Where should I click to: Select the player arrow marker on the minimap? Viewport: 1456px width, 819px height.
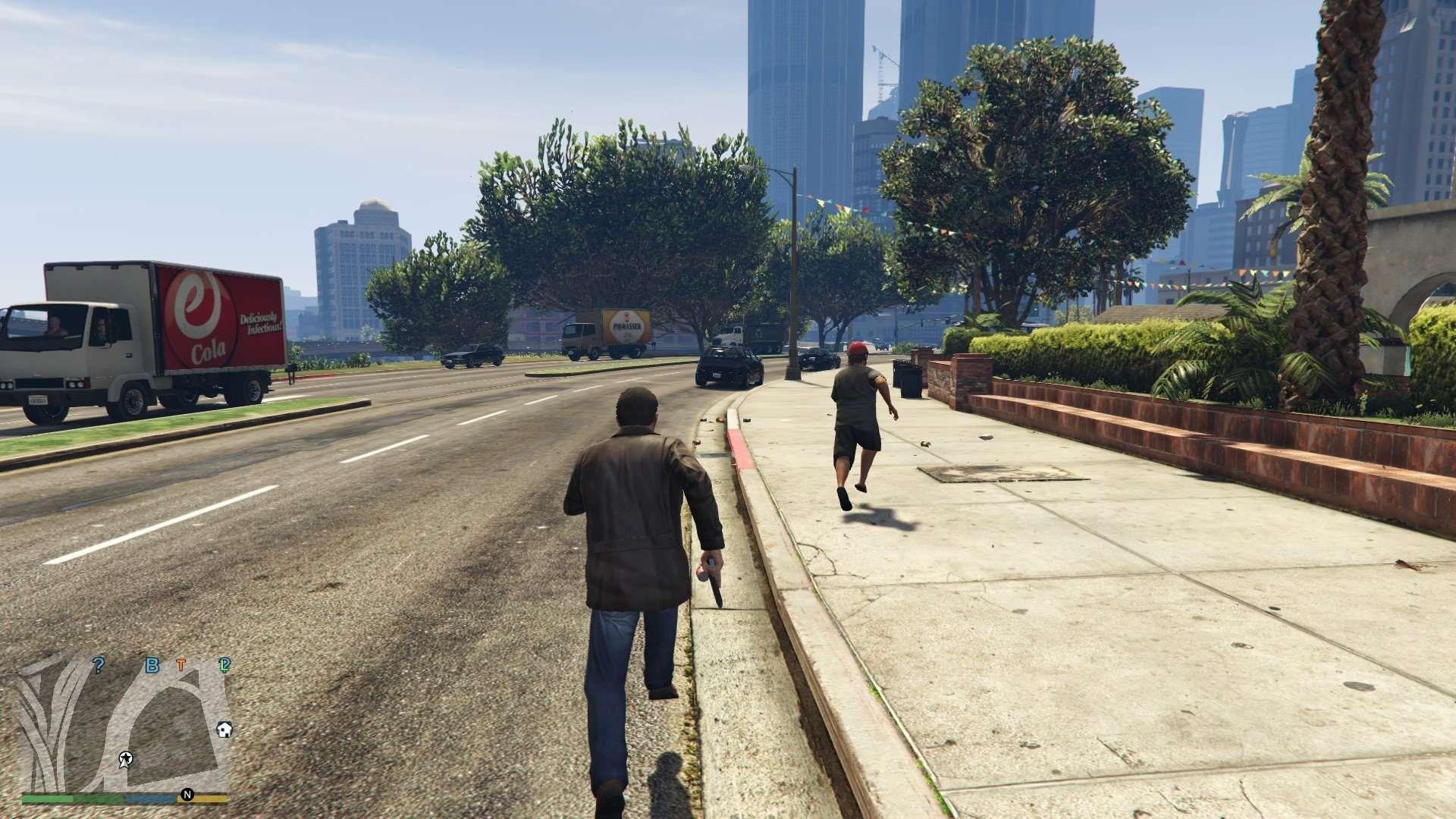coord(125,758)
